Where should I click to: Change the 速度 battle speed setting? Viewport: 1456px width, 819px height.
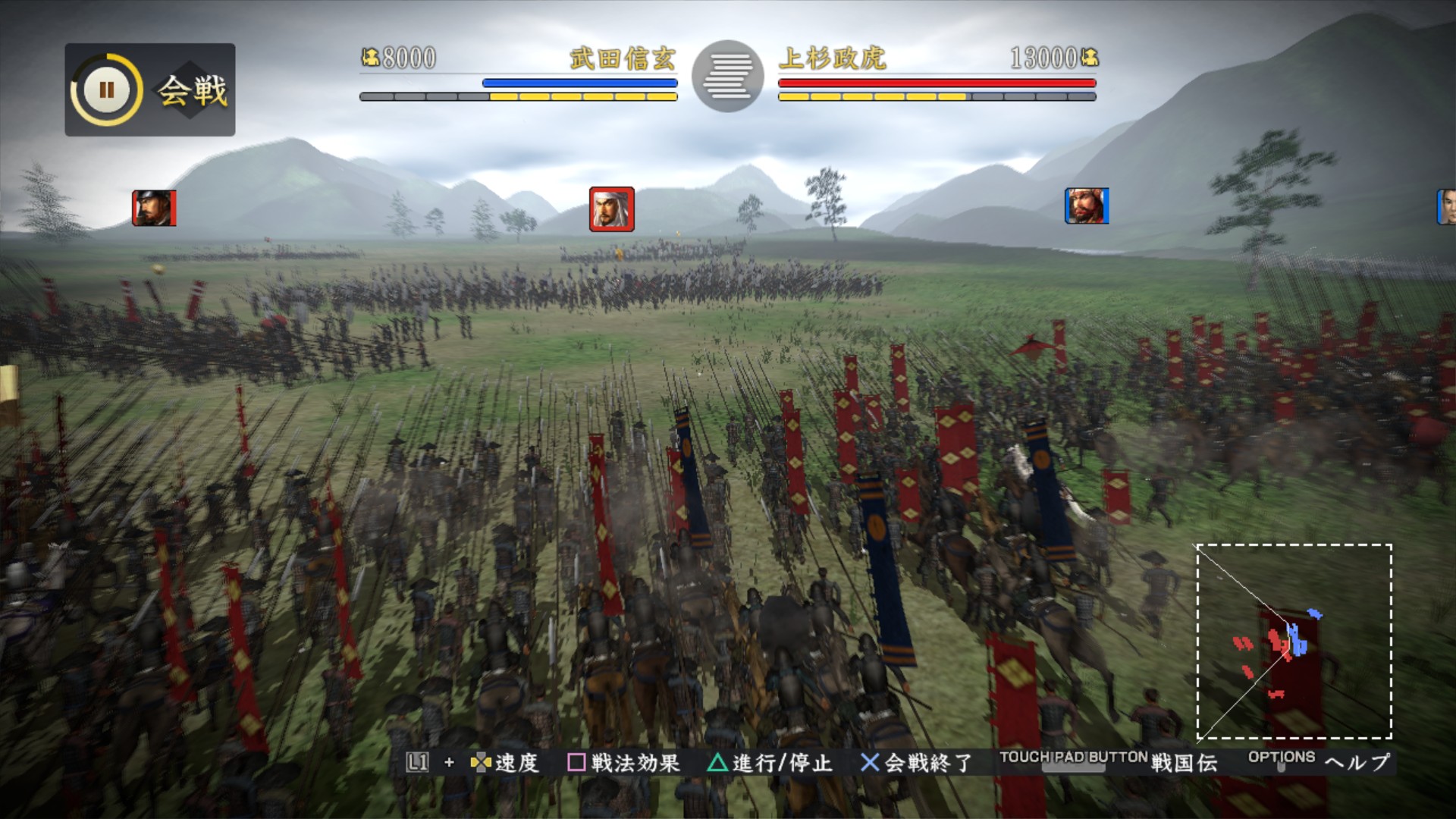pyautogui.click(x=505, y=762)
